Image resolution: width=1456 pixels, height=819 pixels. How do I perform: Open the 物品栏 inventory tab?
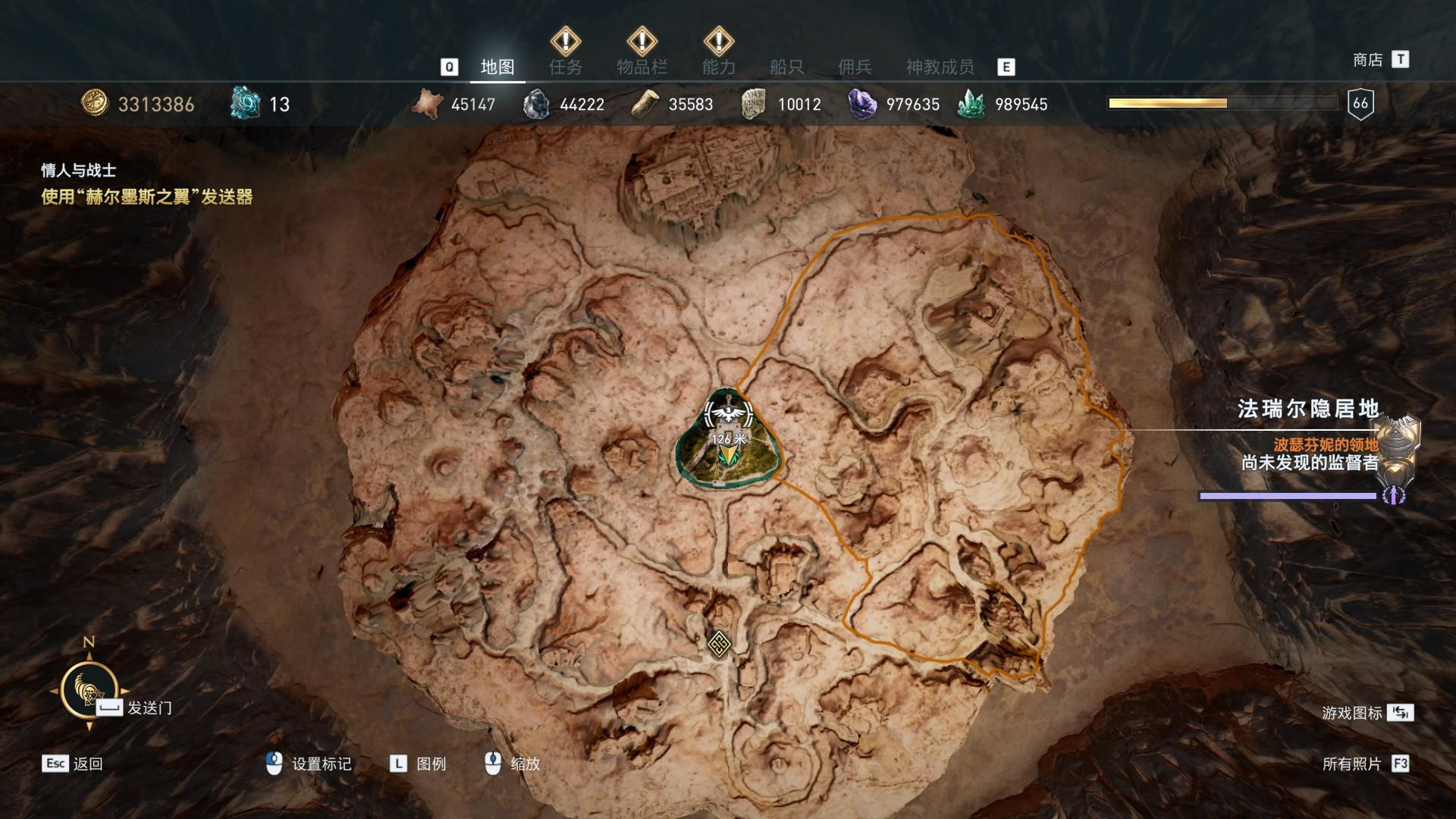tap(642, 67)
